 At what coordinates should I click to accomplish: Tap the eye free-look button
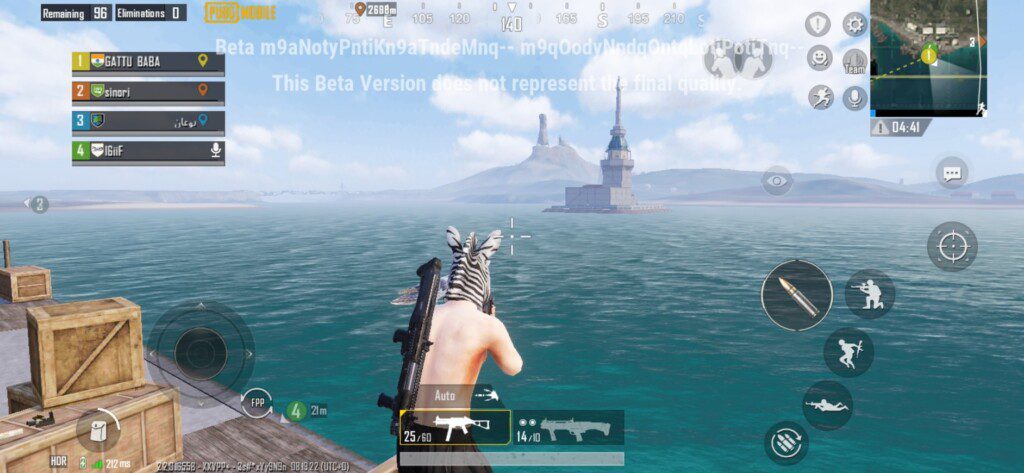[x=777, y=181]
